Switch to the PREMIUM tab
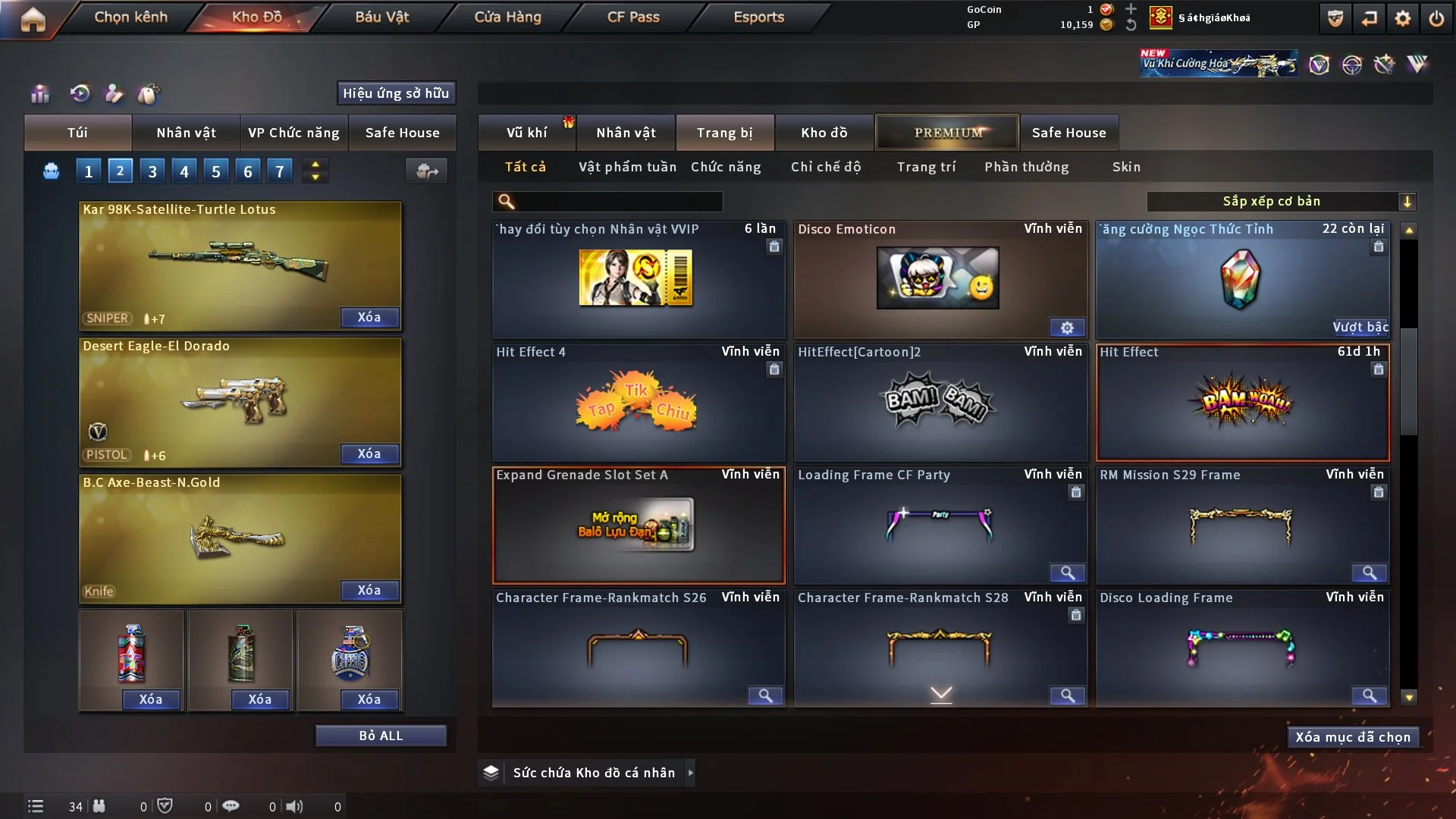The height and width of the screenshot is (819, 1456). click(947, 133)
